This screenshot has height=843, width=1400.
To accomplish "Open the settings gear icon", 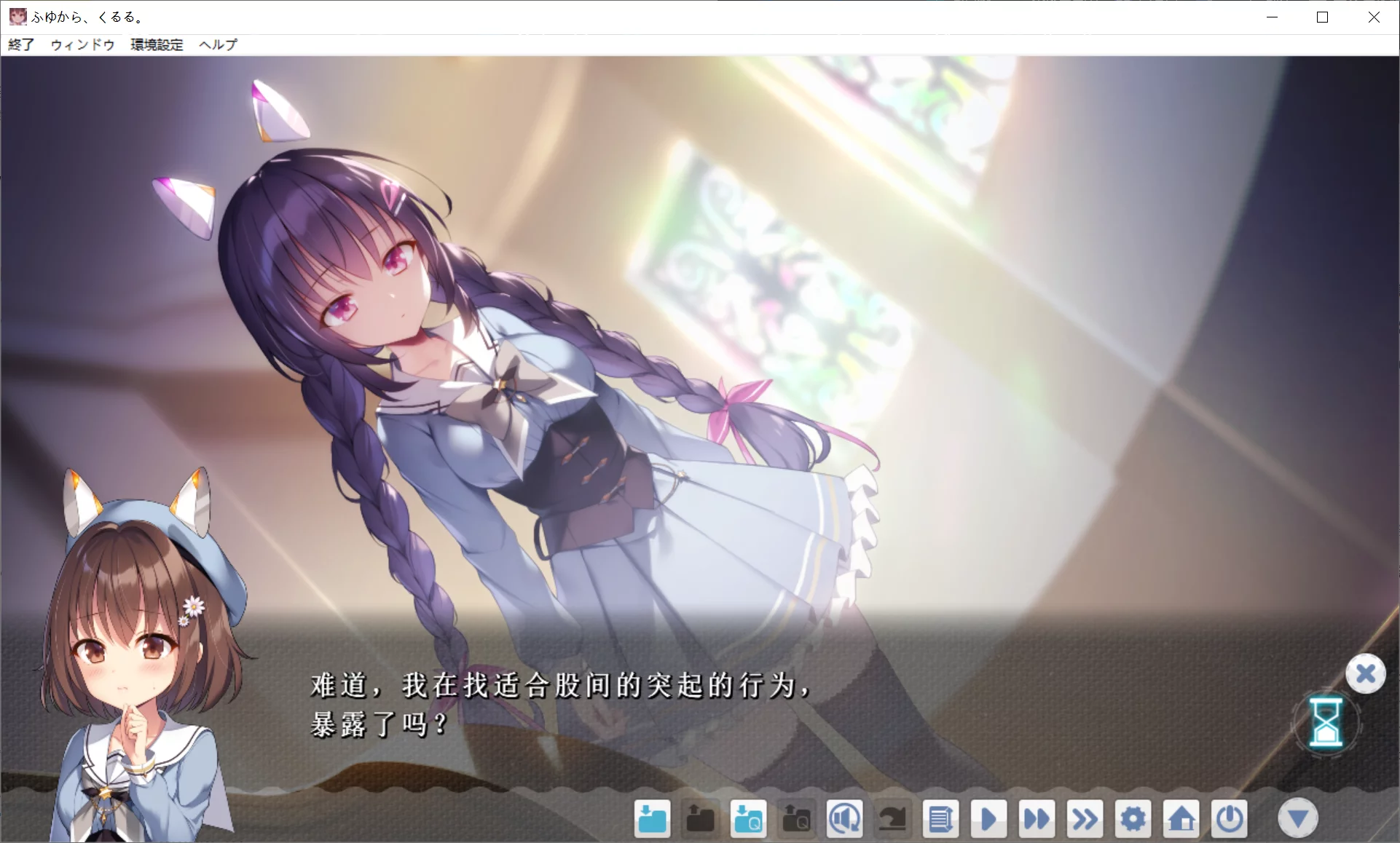I will [x=1133, y=818].
